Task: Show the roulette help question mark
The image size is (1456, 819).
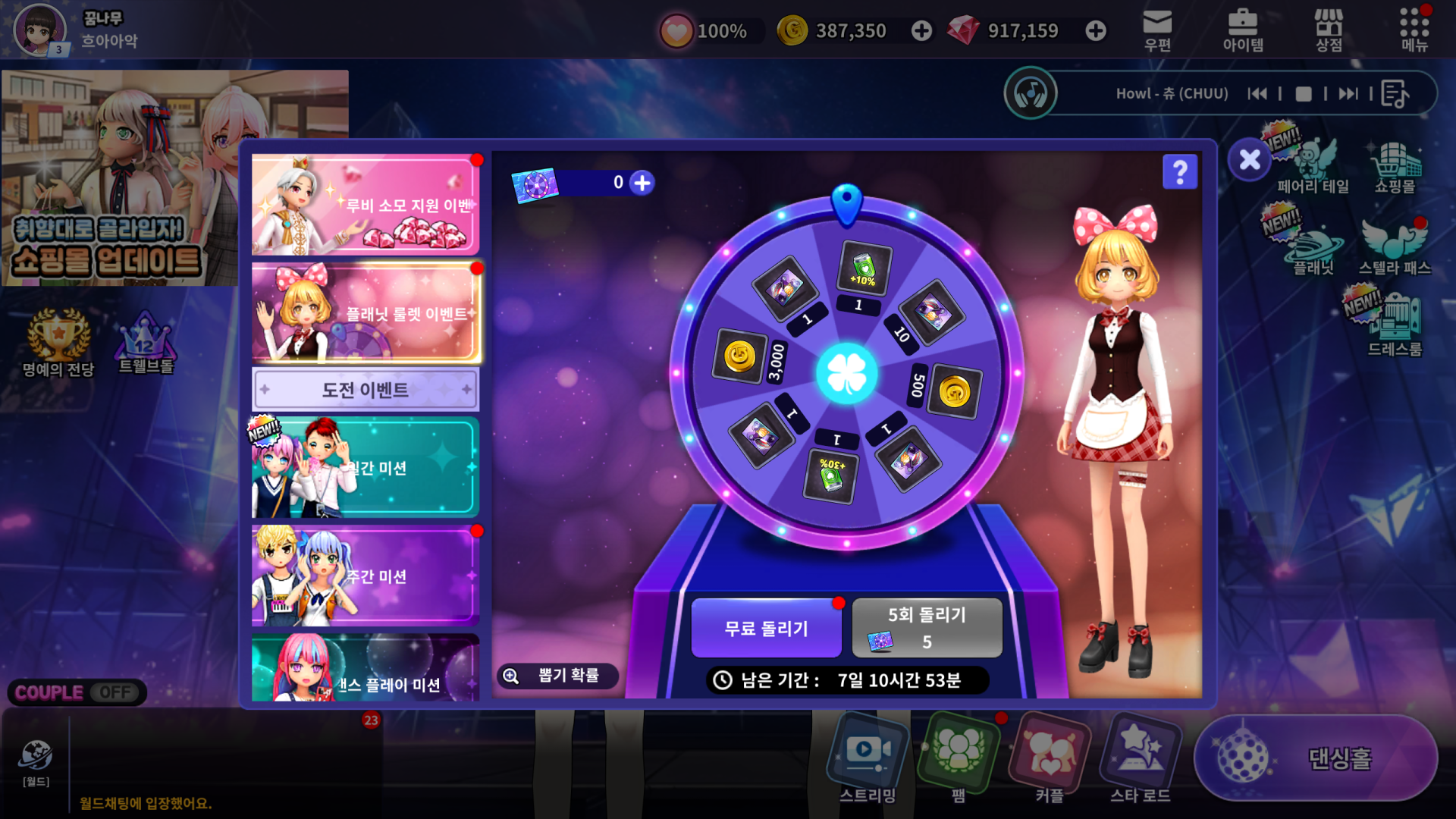Action: pos(1180,172)
